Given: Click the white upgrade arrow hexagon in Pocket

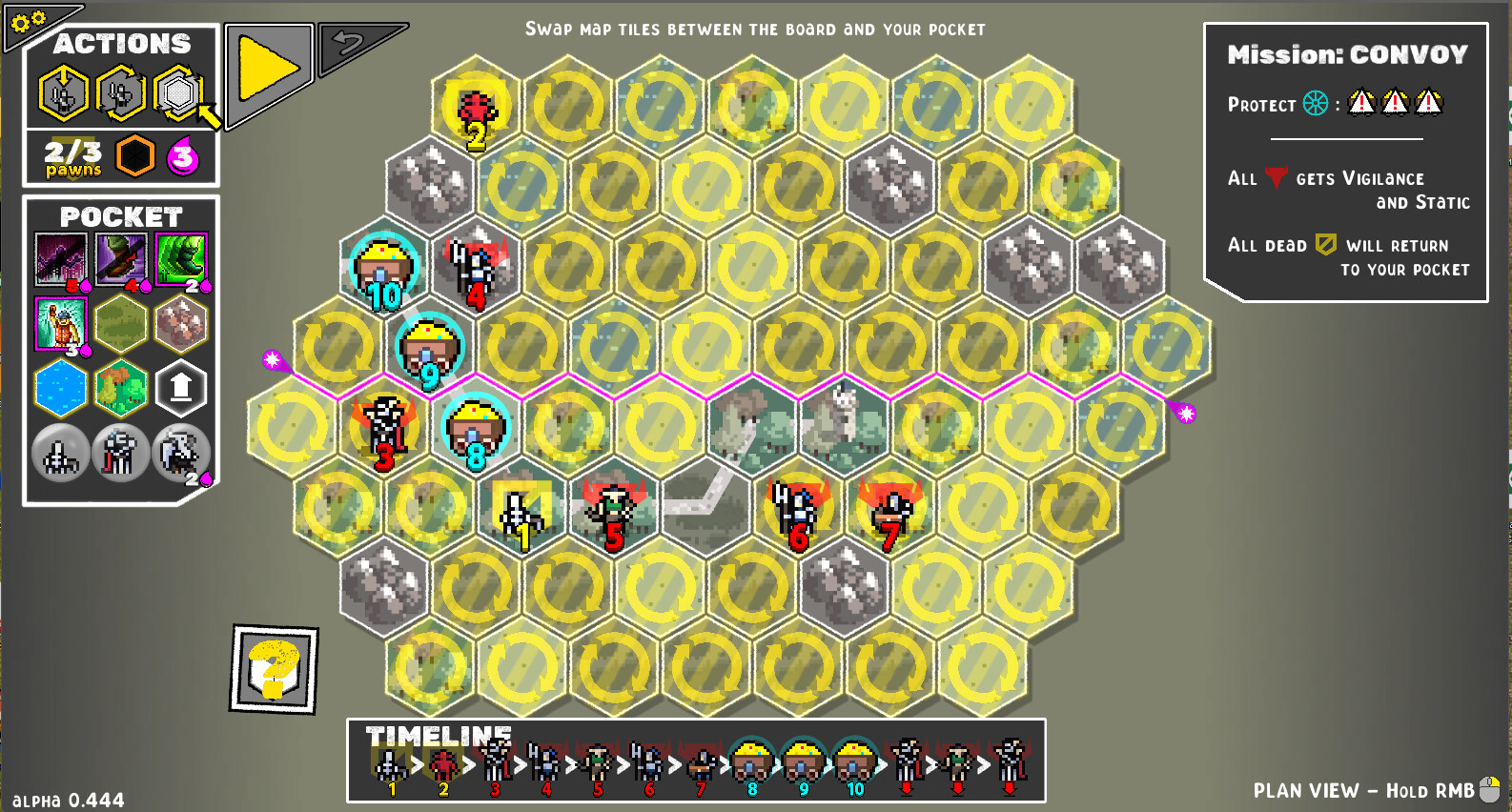Looking at the screenshot, I should [x=181, y=388].
